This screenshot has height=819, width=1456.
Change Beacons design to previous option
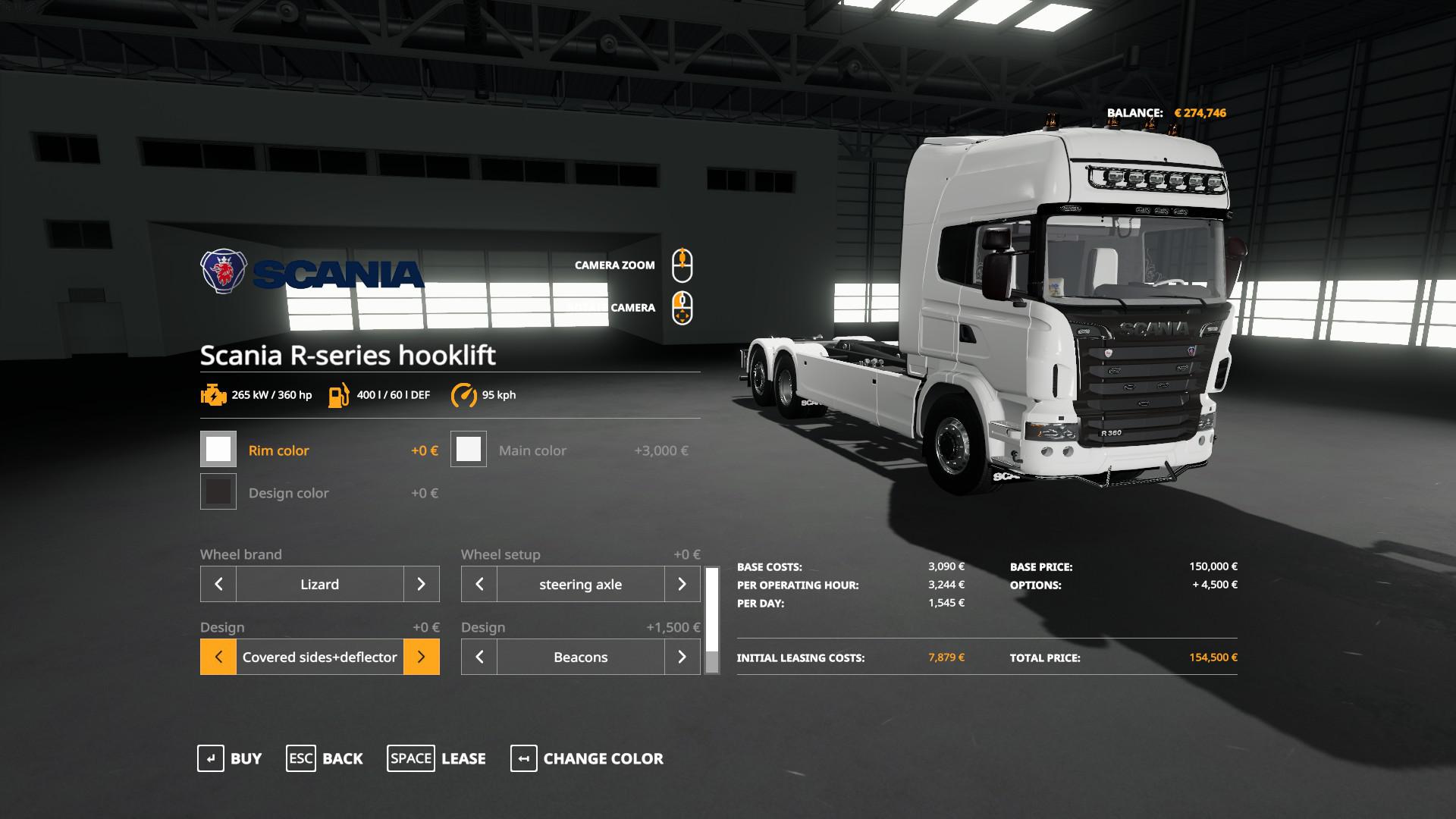pyautogui.click(x=479, y=657)
